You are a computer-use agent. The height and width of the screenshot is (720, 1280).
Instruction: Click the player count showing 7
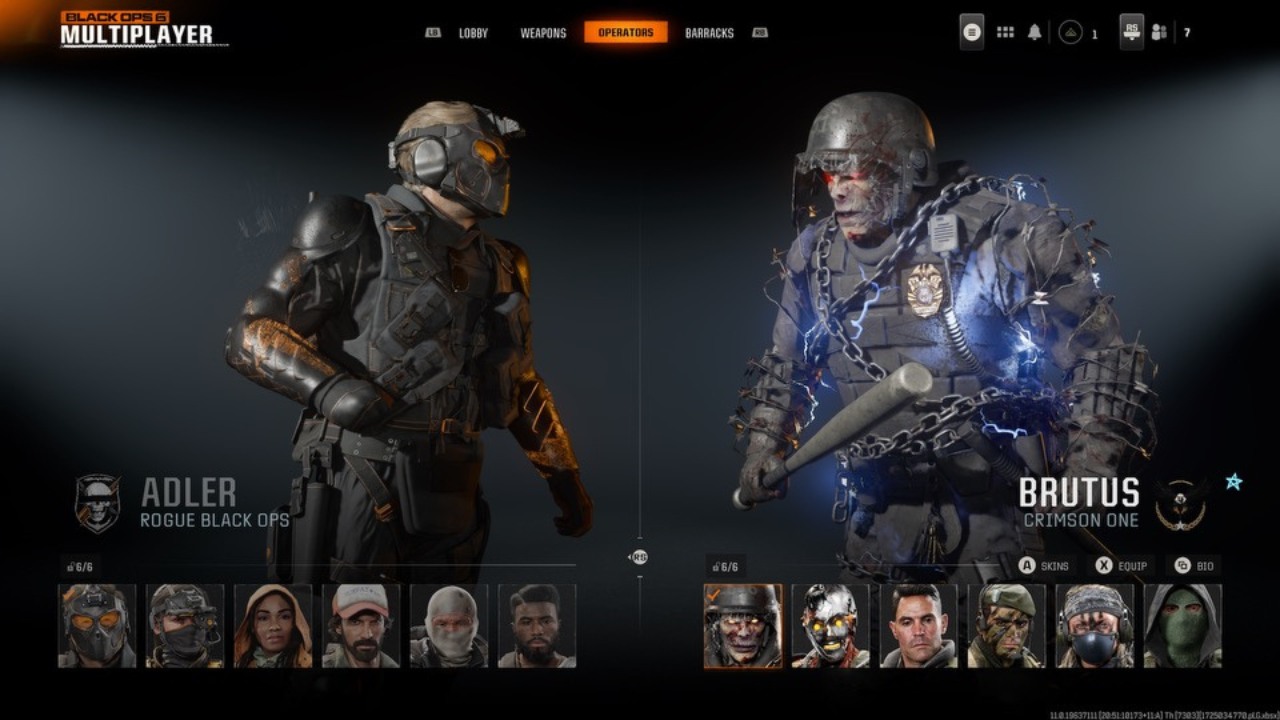[1186, 32]
